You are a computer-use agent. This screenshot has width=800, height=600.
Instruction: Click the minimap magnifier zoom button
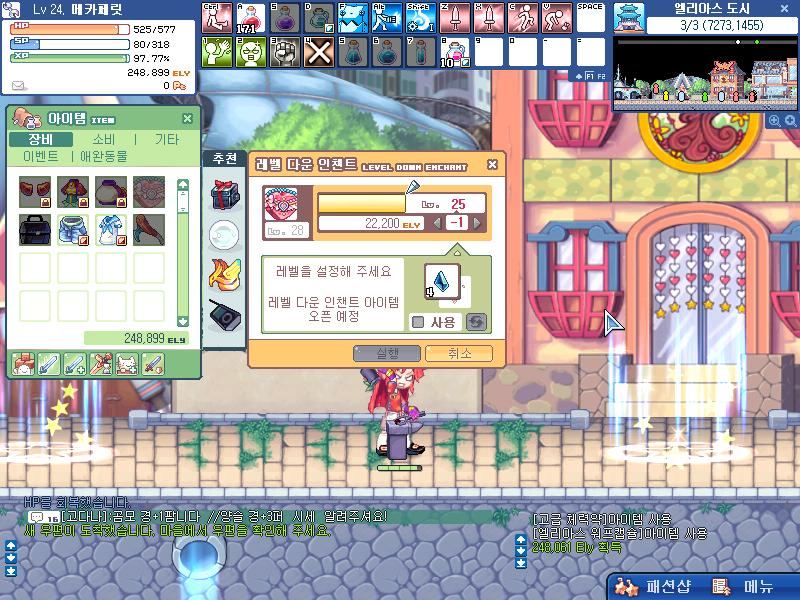click(x=773, y=120)
